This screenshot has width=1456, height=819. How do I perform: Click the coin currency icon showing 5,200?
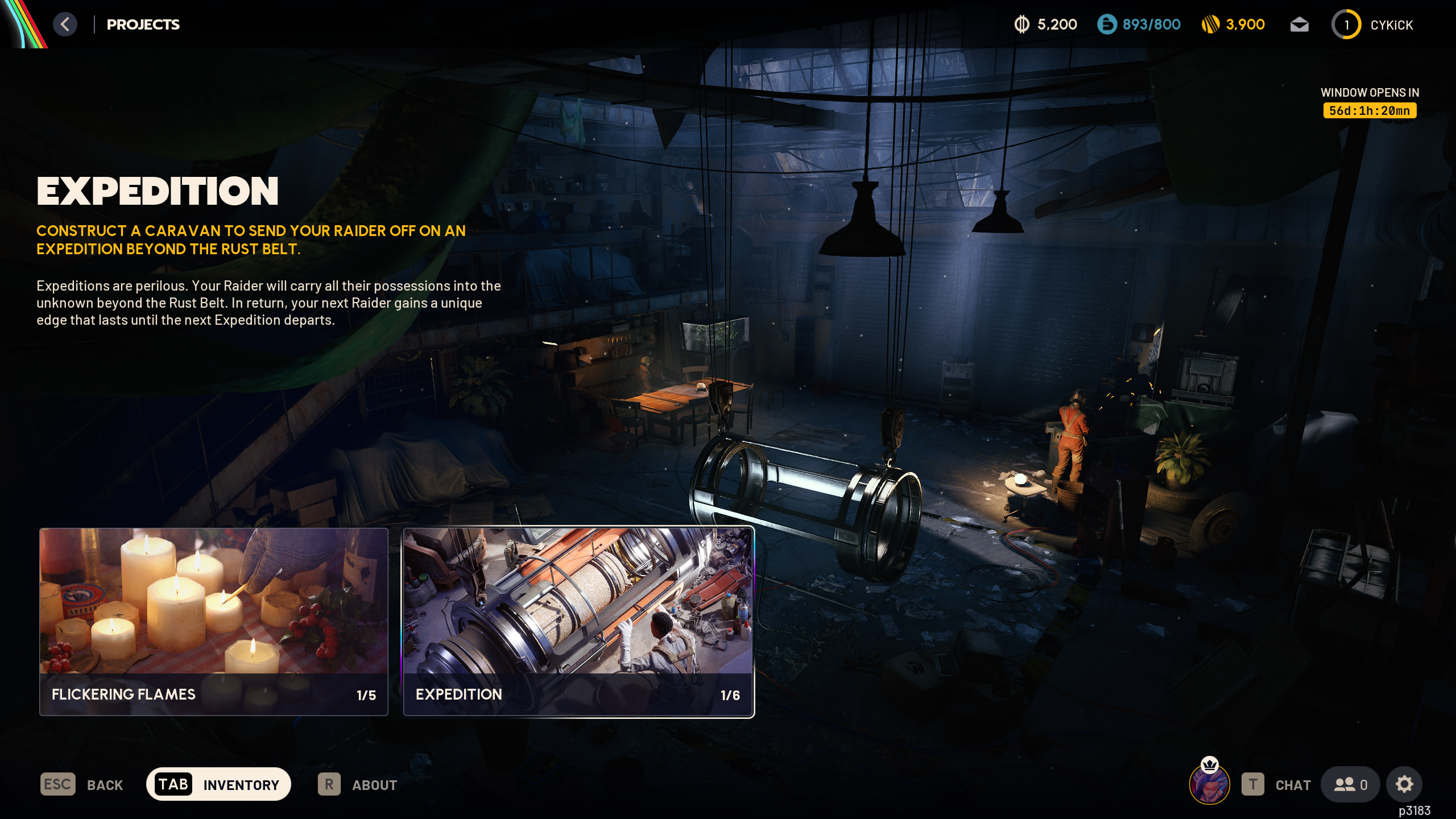click(1023, 24)
